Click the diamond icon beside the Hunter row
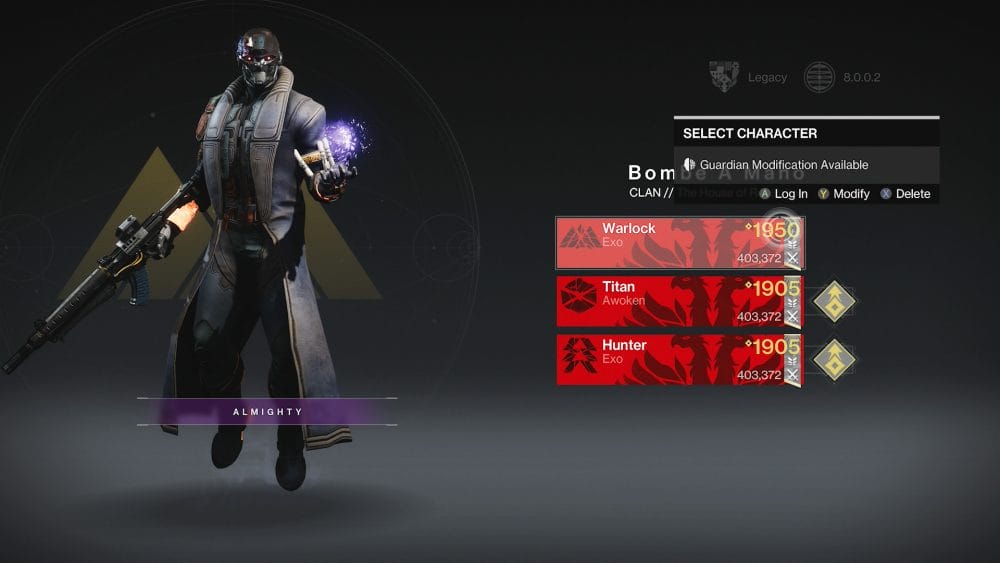 coord(832,359)
